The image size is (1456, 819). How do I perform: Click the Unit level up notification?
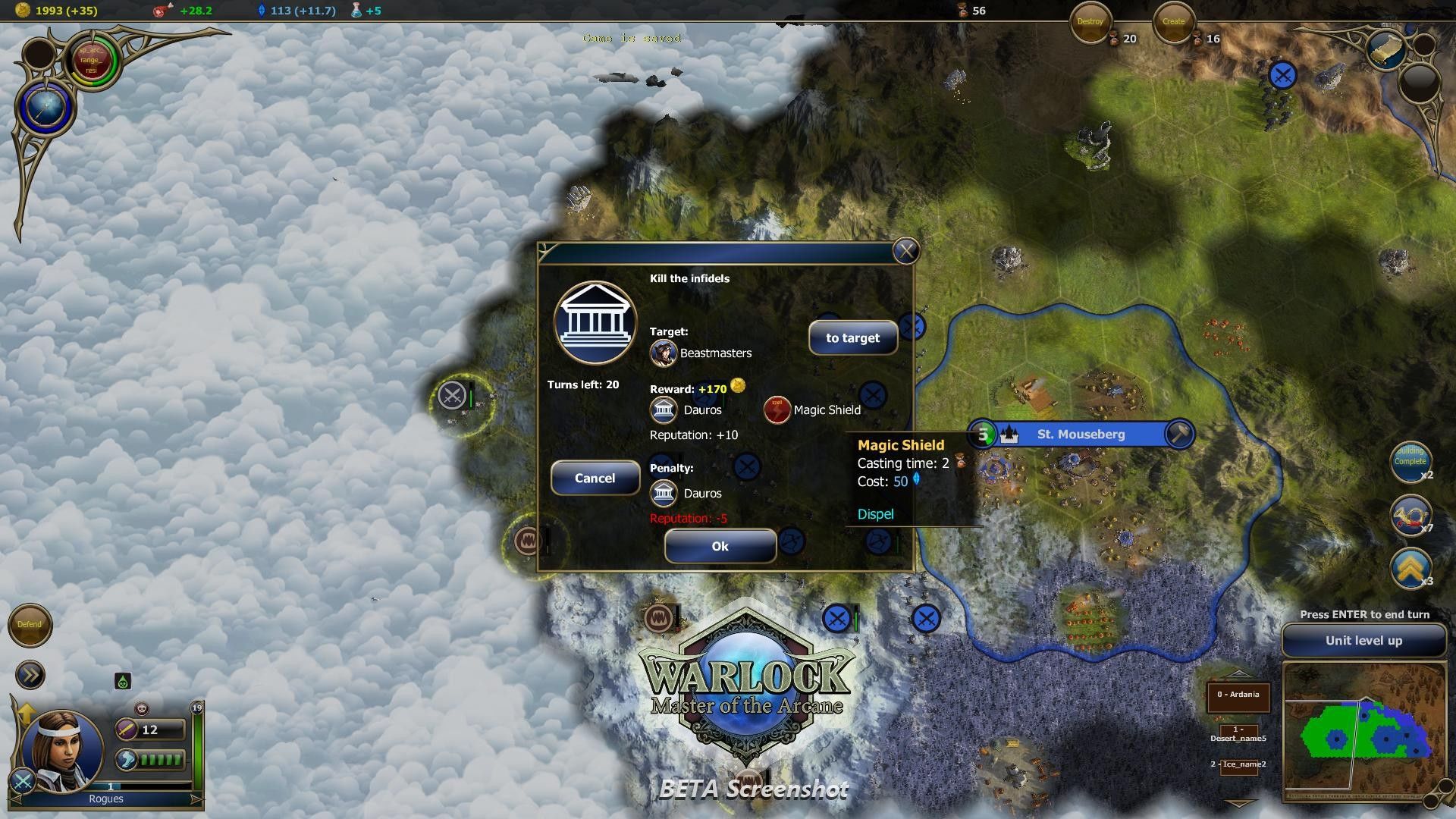[1363, 641]
